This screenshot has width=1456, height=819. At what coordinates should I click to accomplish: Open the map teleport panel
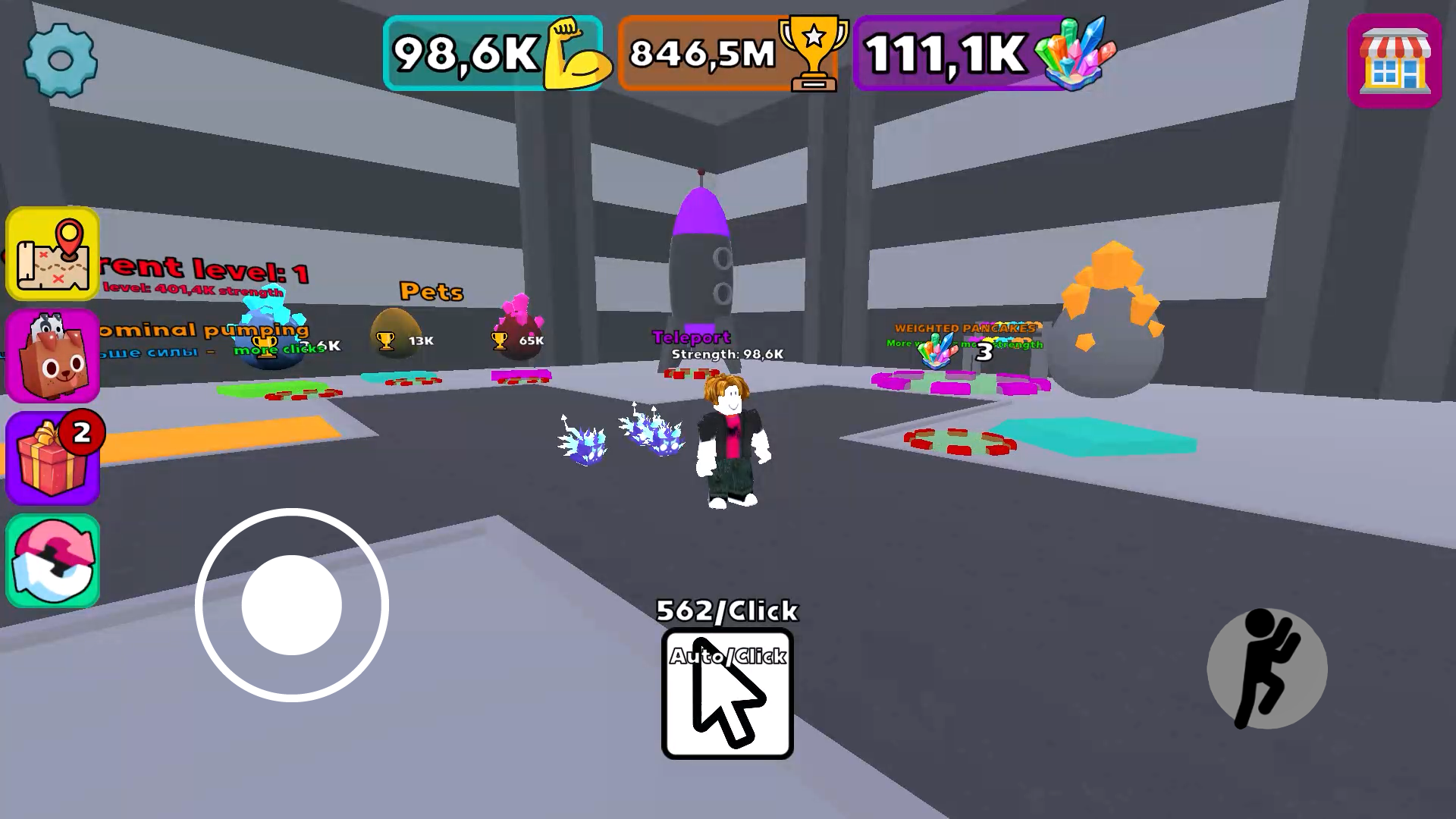point(52,254)
